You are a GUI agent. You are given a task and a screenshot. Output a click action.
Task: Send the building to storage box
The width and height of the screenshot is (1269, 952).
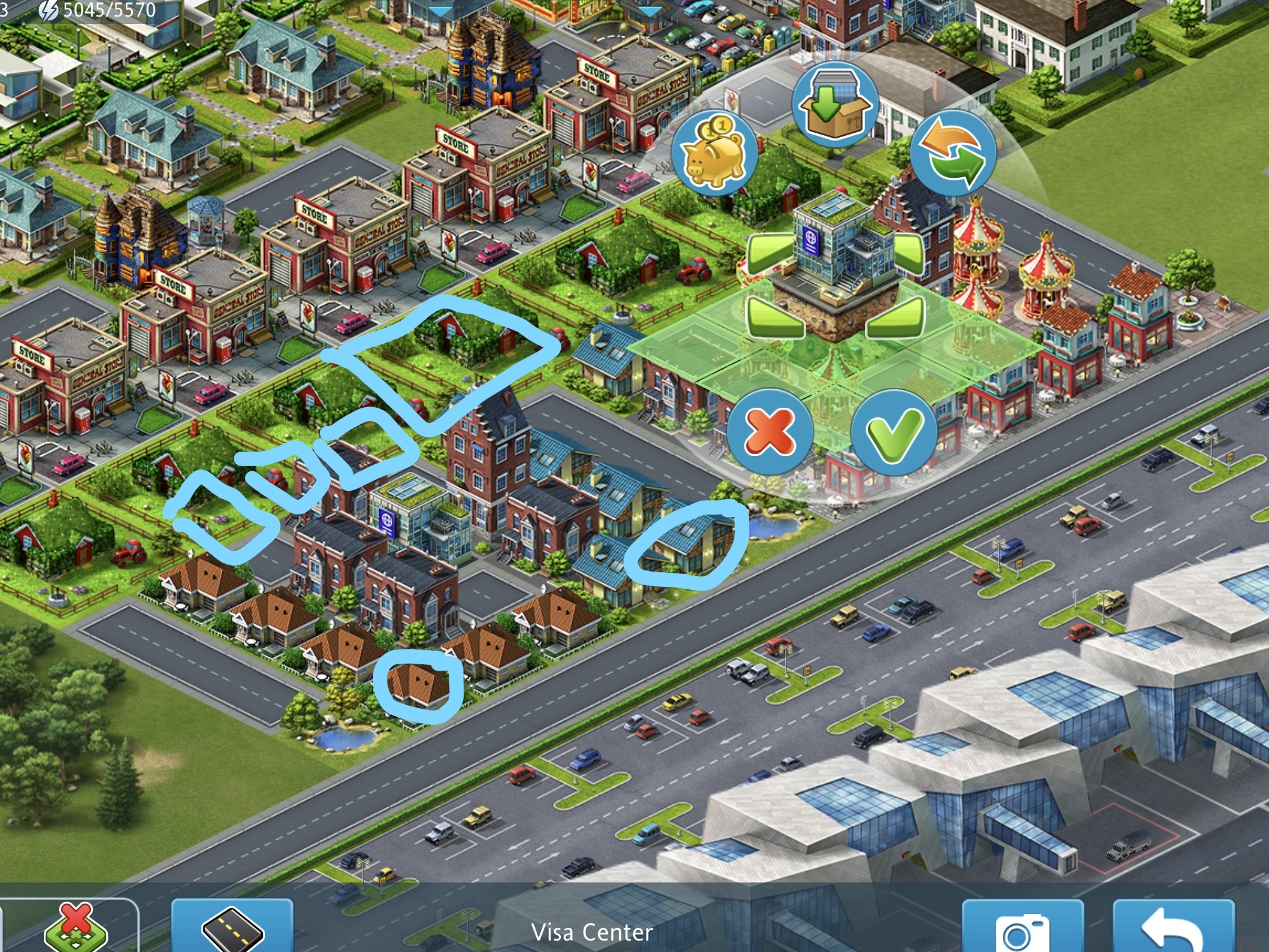835,105
